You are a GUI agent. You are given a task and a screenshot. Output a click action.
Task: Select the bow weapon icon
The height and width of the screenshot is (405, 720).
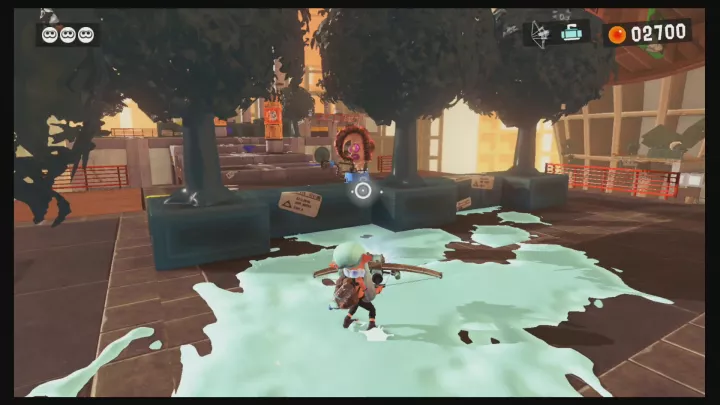click(x=540, y=32)
